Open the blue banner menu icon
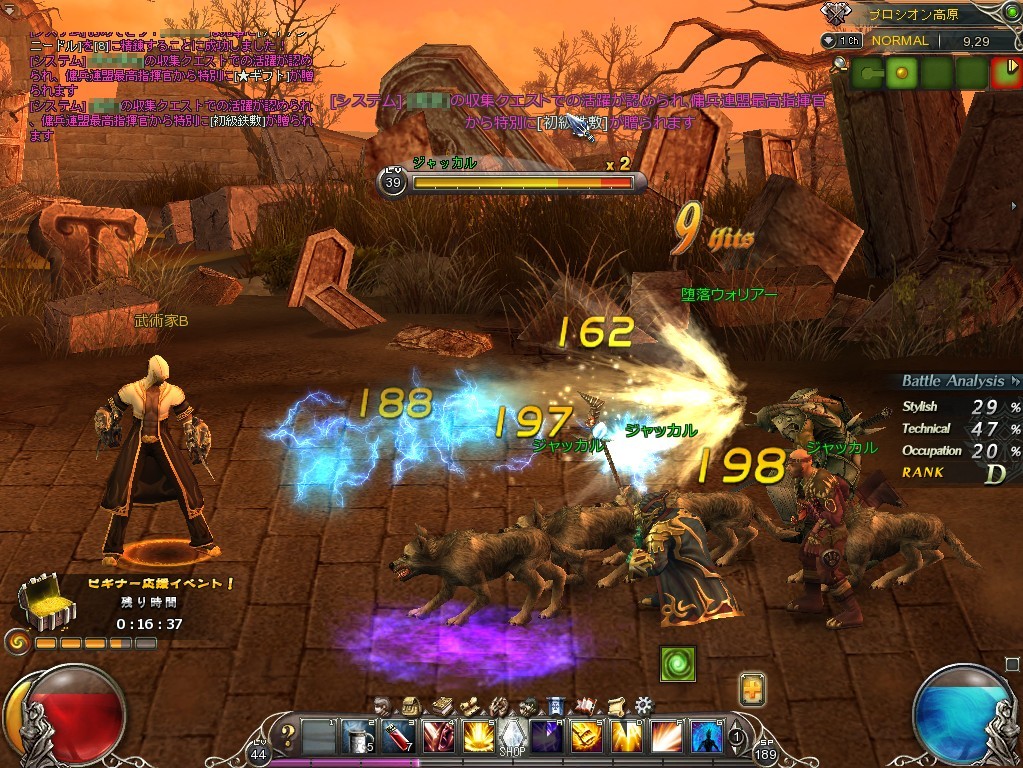This screenshot has height=768, width=1023. point(557,705)
